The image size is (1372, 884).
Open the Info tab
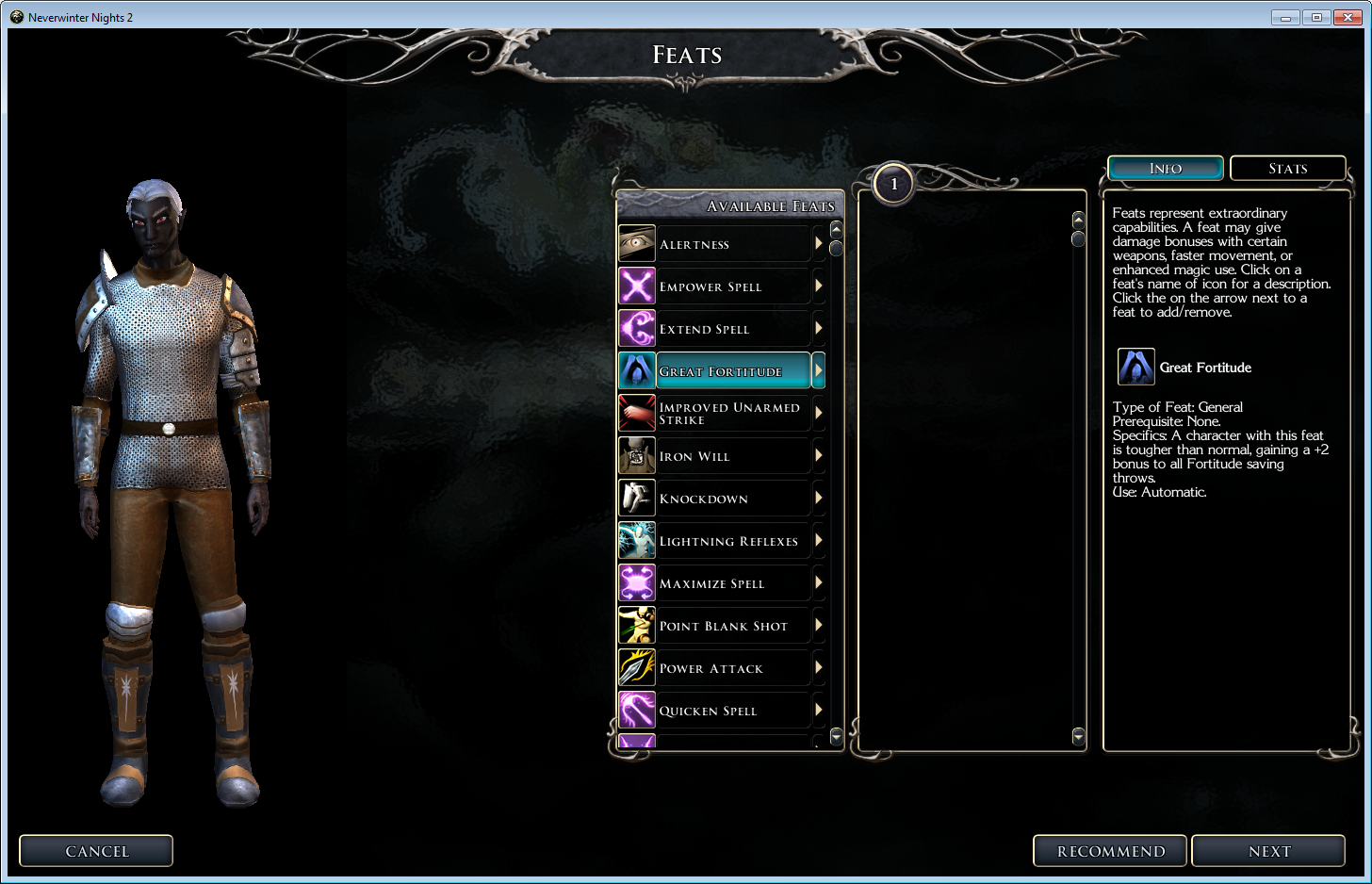coord(1166,169)
